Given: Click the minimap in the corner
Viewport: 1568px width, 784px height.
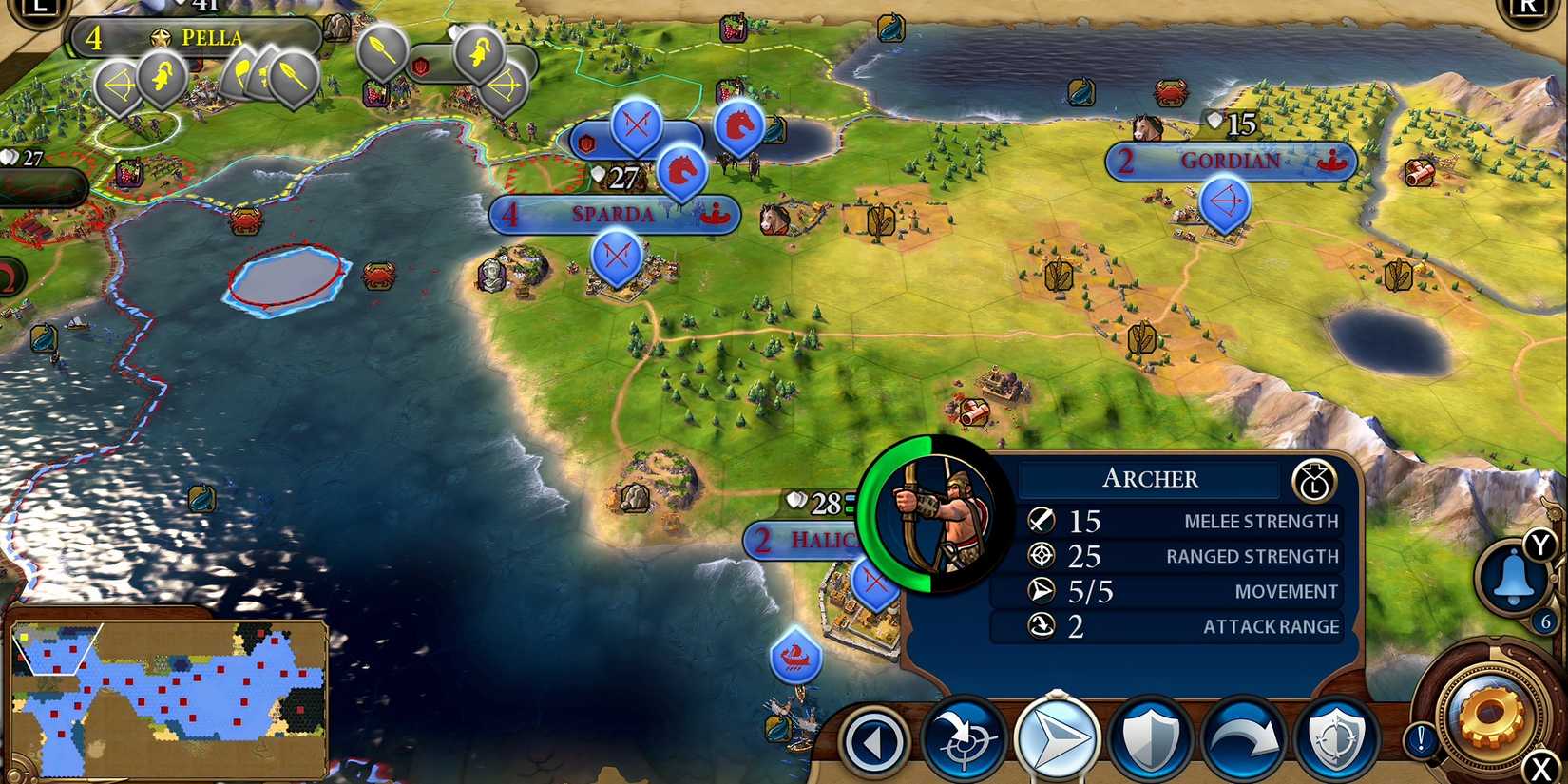Looking at the screenshot, I should (162, 698).
